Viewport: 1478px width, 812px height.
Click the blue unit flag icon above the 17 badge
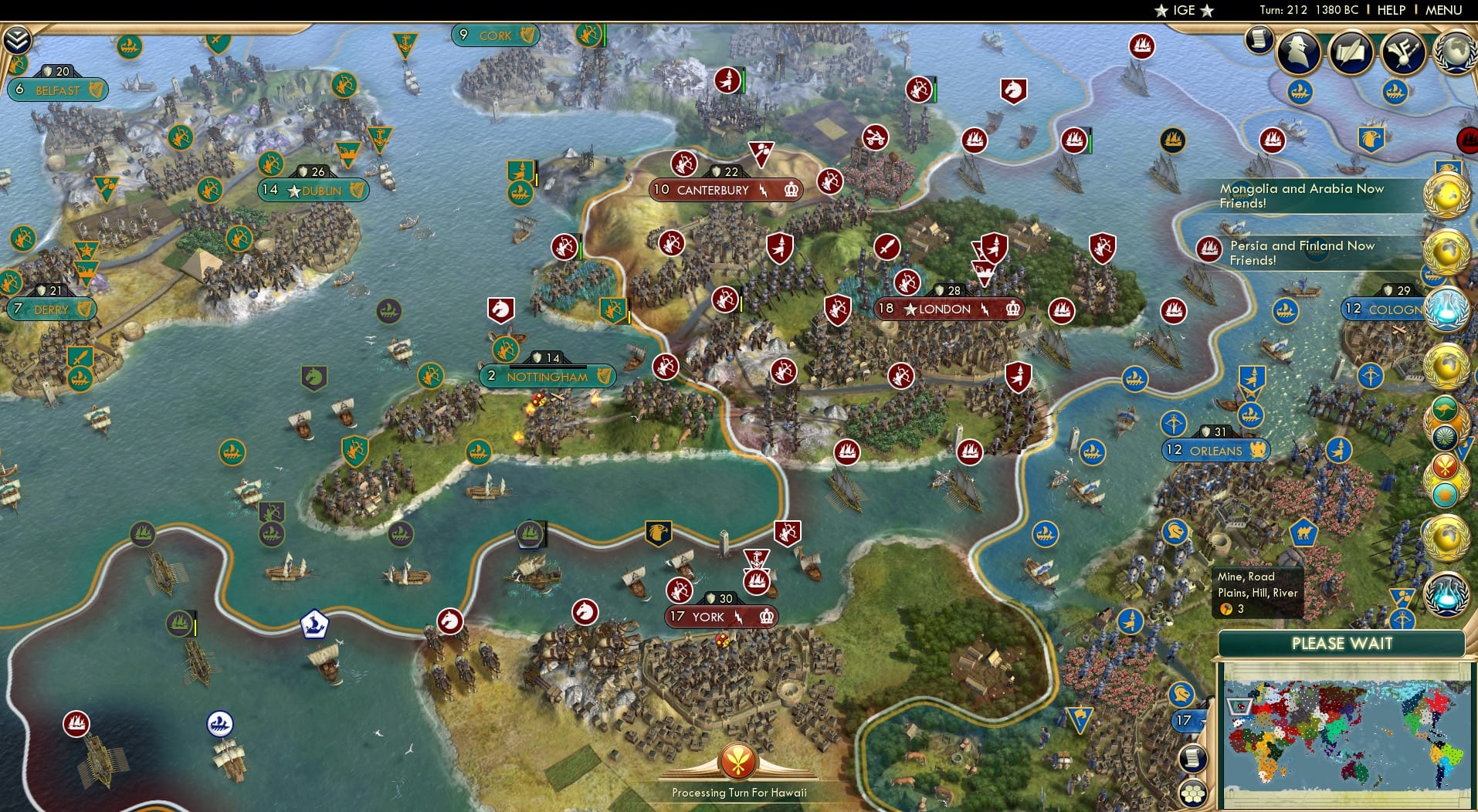point(1180,695)
